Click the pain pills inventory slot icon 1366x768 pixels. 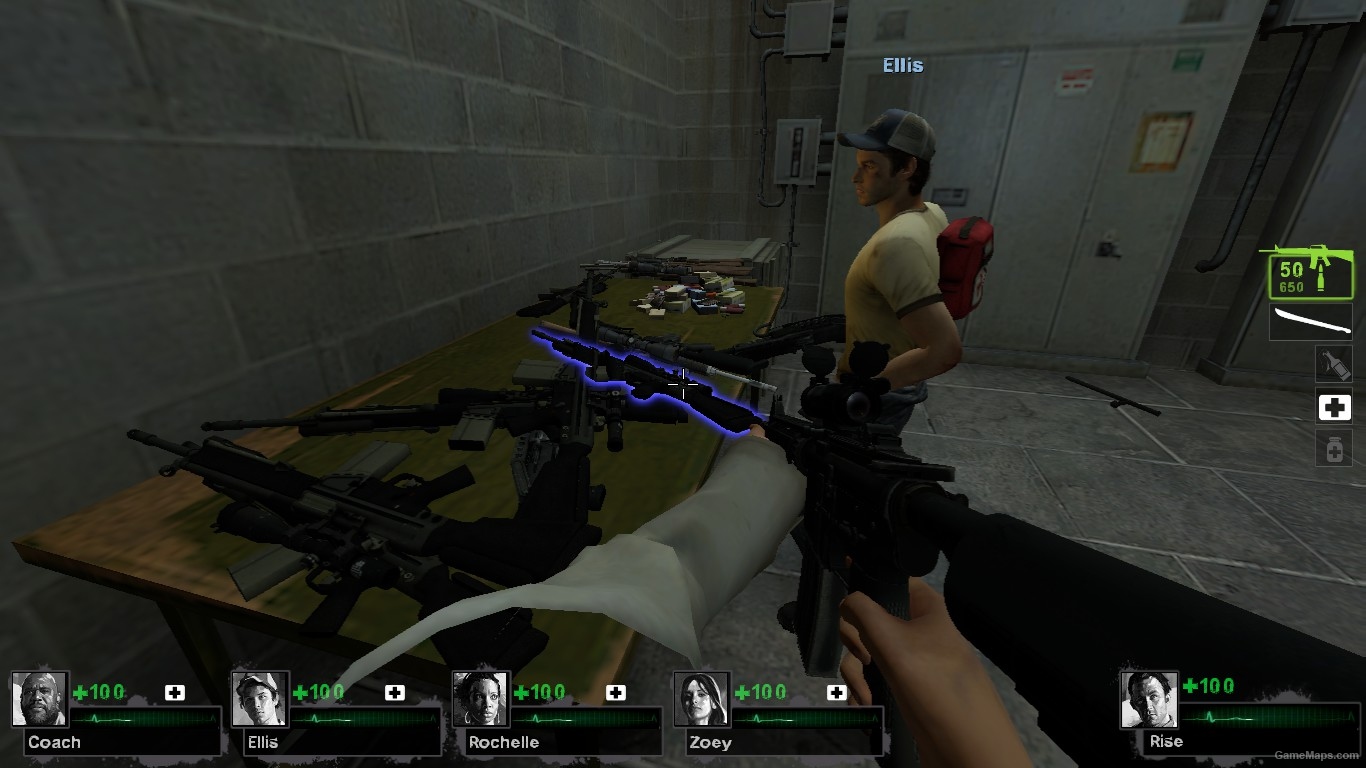coord(1334,448)
